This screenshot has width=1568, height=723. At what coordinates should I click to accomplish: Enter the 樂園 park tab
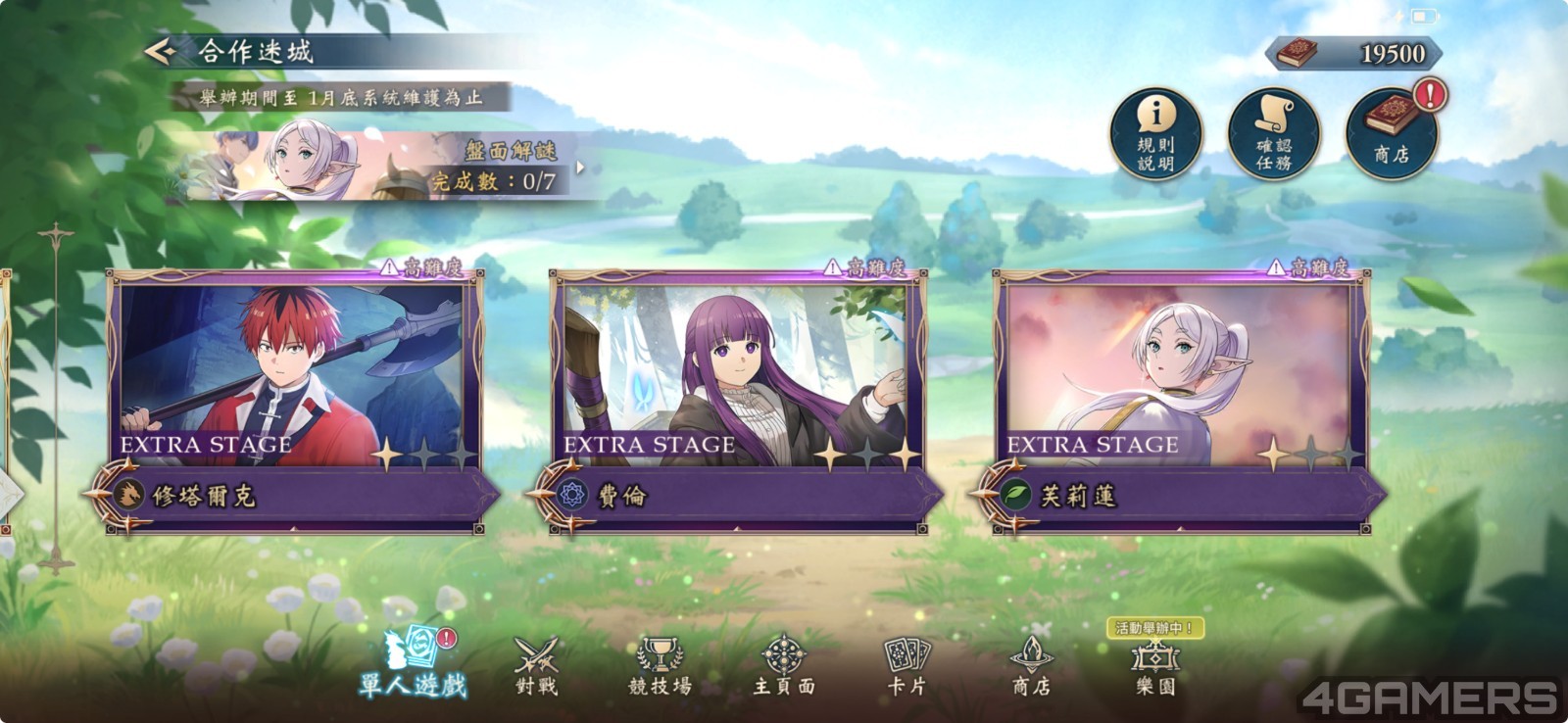coord(1154,666)
